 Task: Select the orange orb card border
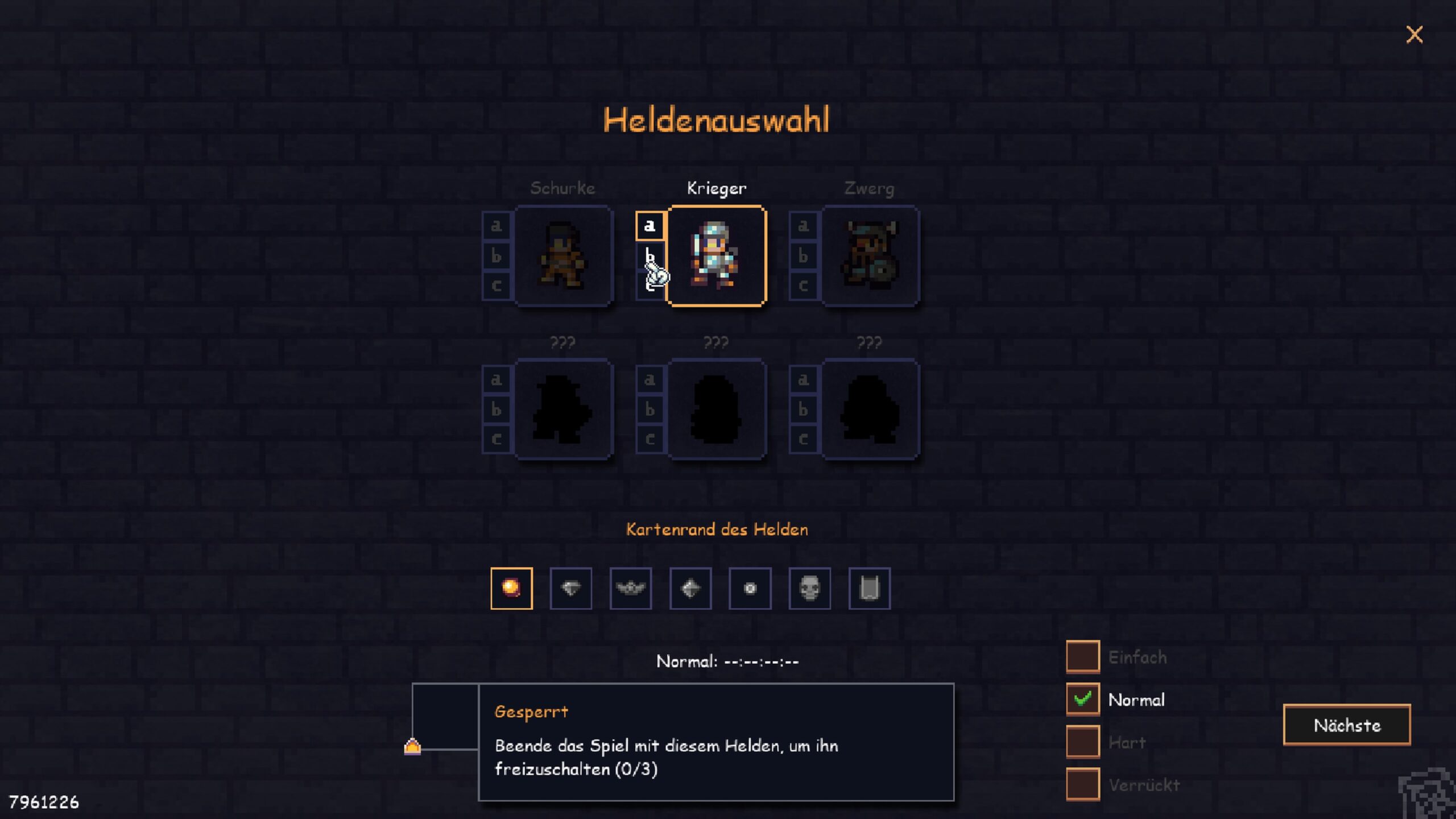click(x=511, y=588)
